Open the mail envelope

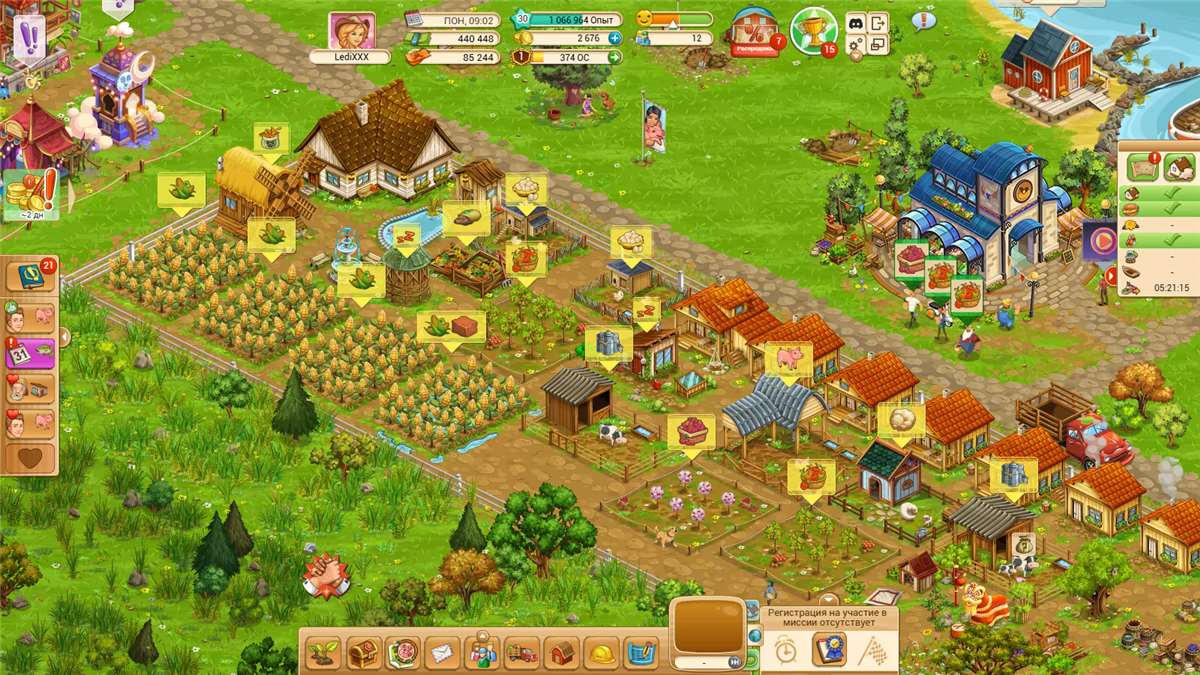click(442, 654)
